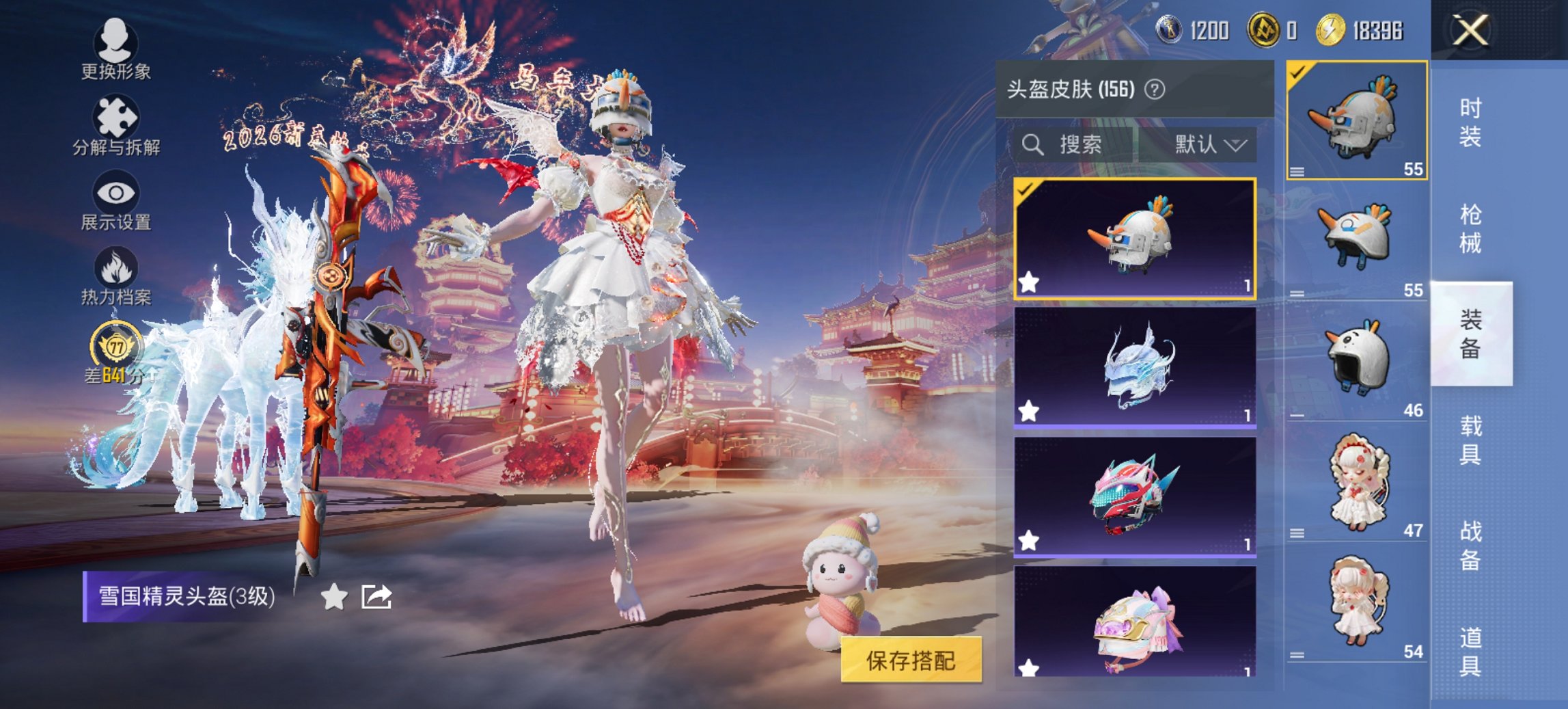The height and width of the screenshot is (709, 1568).
Task: Open the 热力档案 flame archive
Action: (116, 273)
